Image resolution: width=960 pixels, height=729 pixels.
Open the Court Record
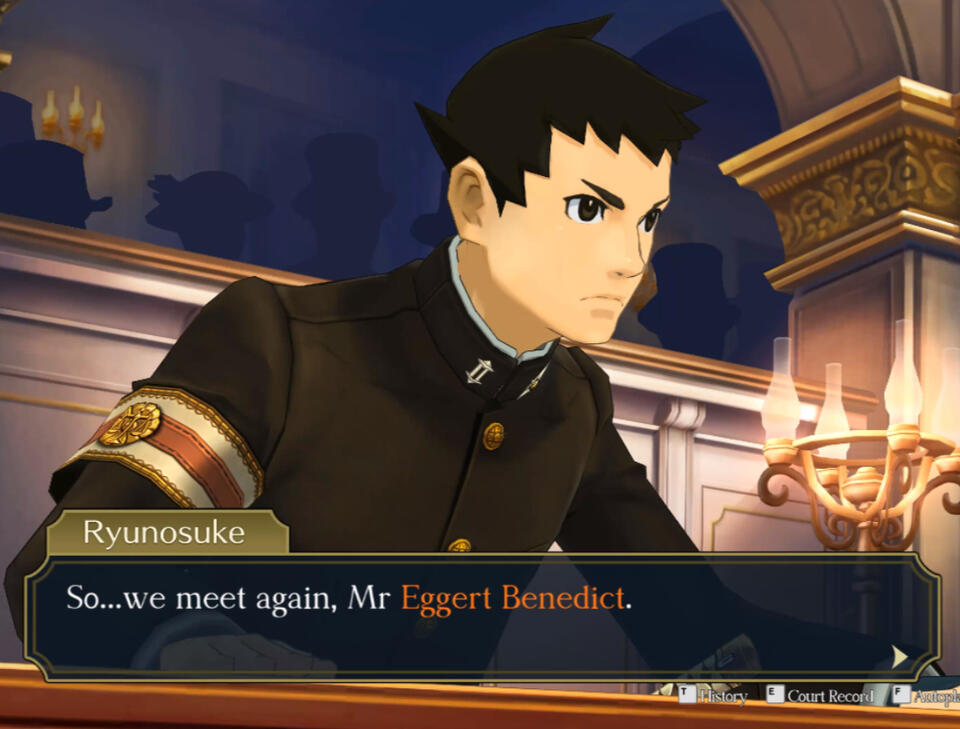[x=819, y=696]
